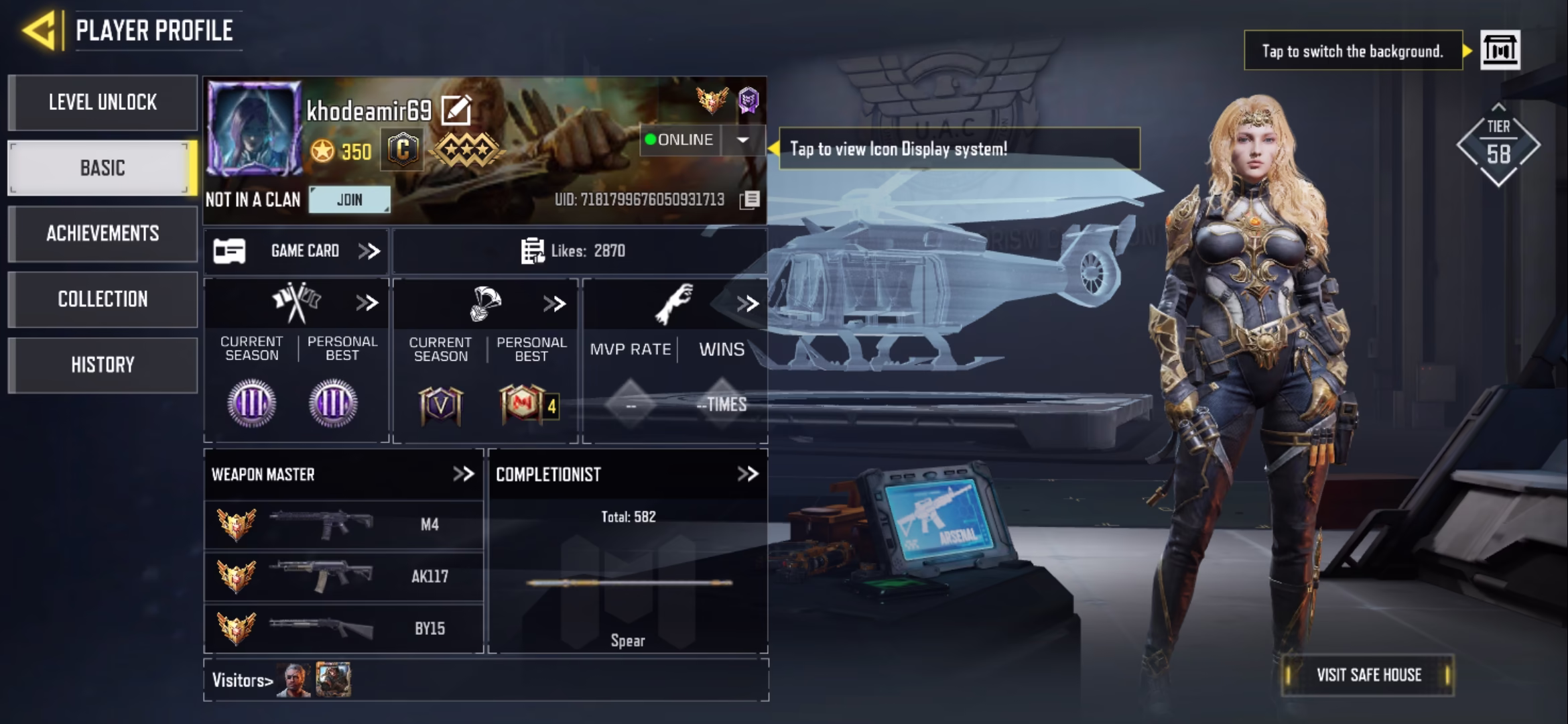Select the AK117 weapon master row
Image resolution: width=1568 pixels, height=724 pixels.
[343, 577]
